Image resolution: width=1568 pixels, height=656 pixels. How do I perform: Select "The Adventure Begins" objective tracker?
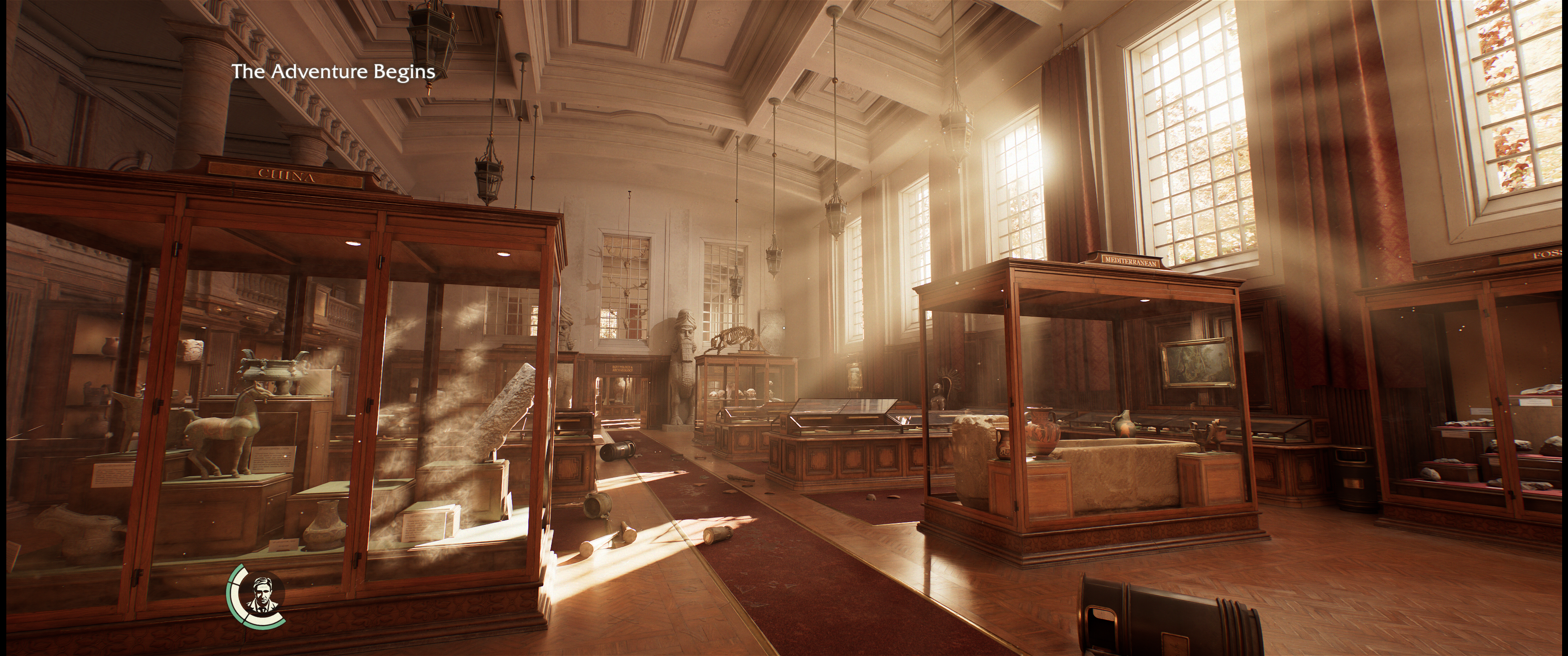pos(333,72)
